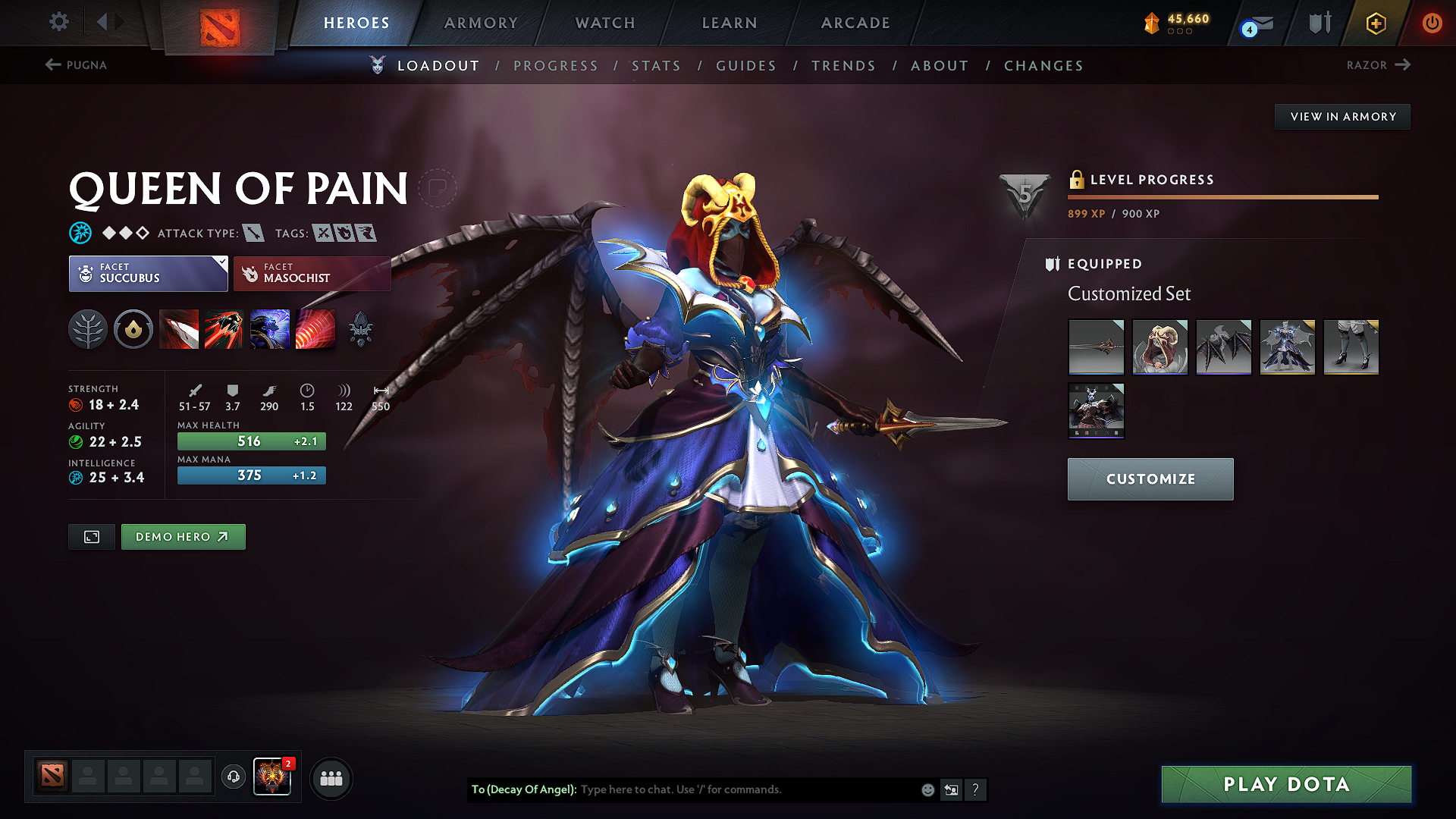The width and height of the screenshot is (1456, 819).
Task: Open the Blink ability icon
Action: [x=224, y=329]
